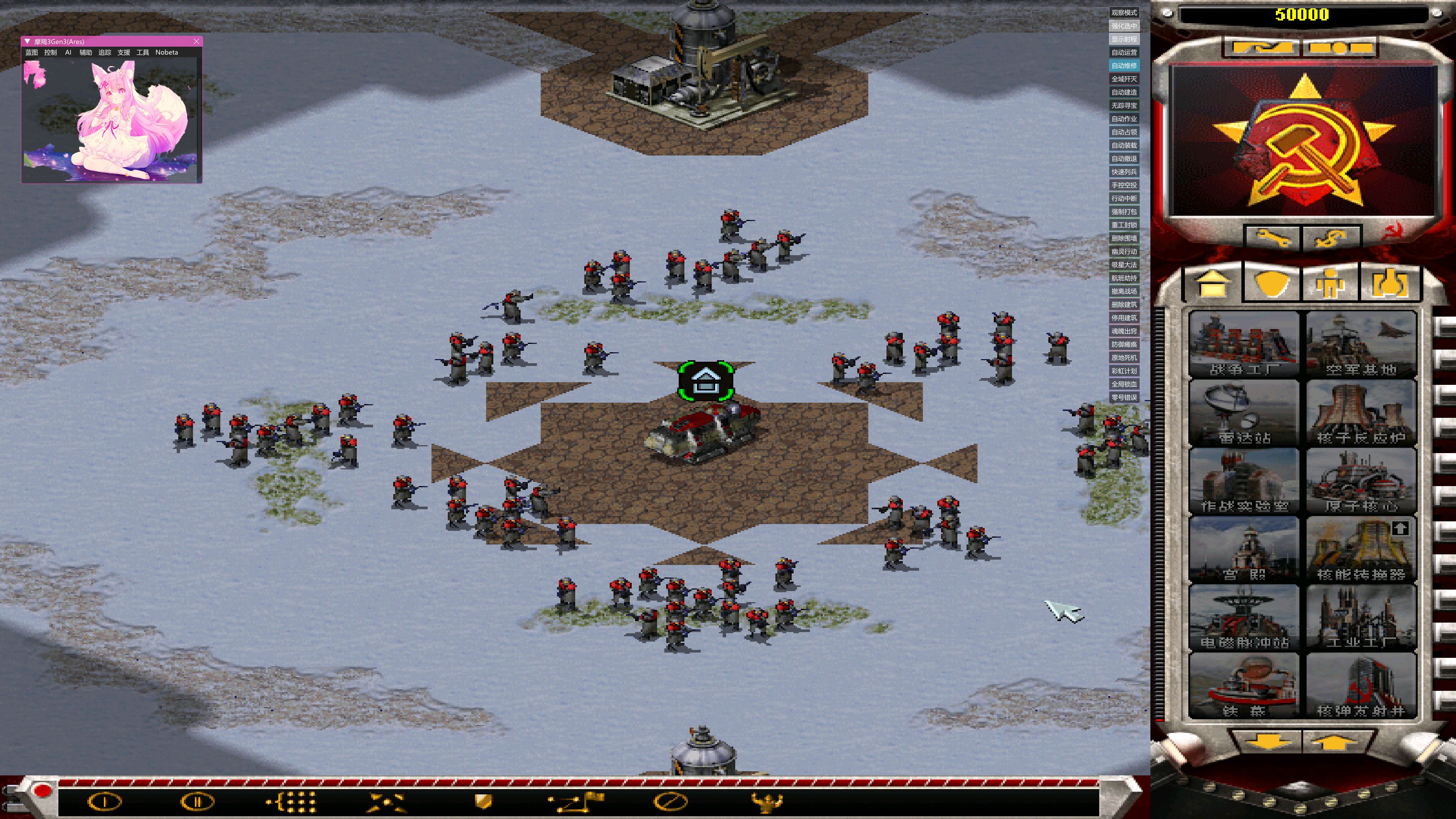Choose the 铁幕 Iron Curtain structure
Viewport: 1456px width, 819px height.
[x=1244, y=686]
